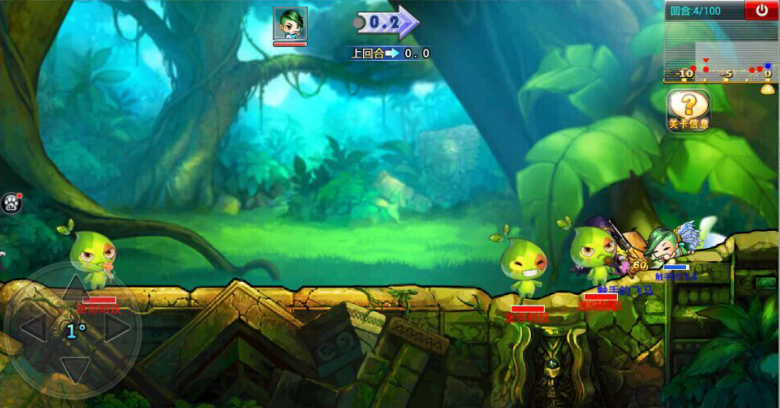780x408 pixels.
Task: Open the 关卡信息 question mark button
Action: [688, 109]
